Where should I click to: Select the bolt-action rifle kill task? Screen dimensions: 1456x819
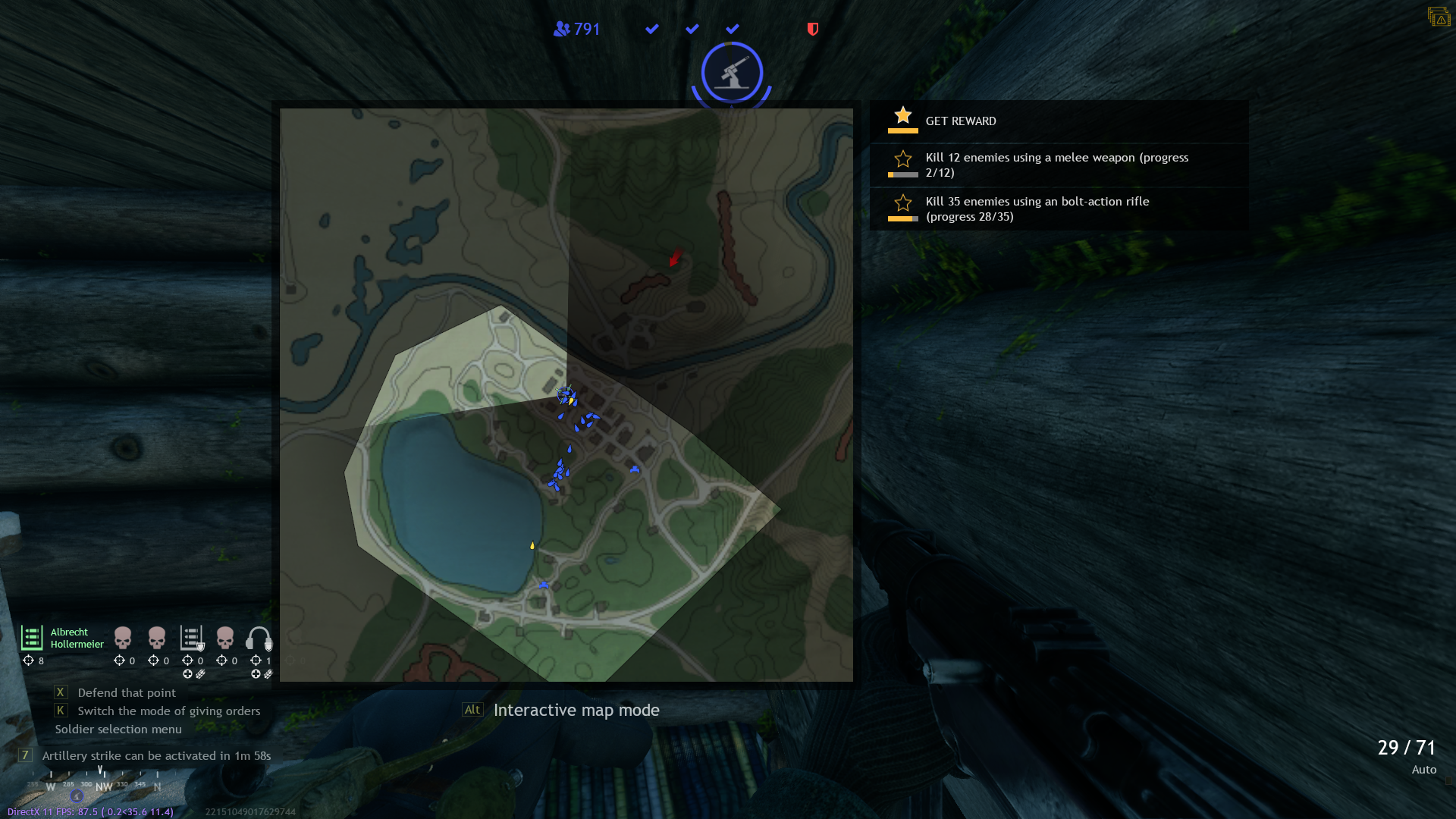pyautogui.click(x=1037, y=209)
